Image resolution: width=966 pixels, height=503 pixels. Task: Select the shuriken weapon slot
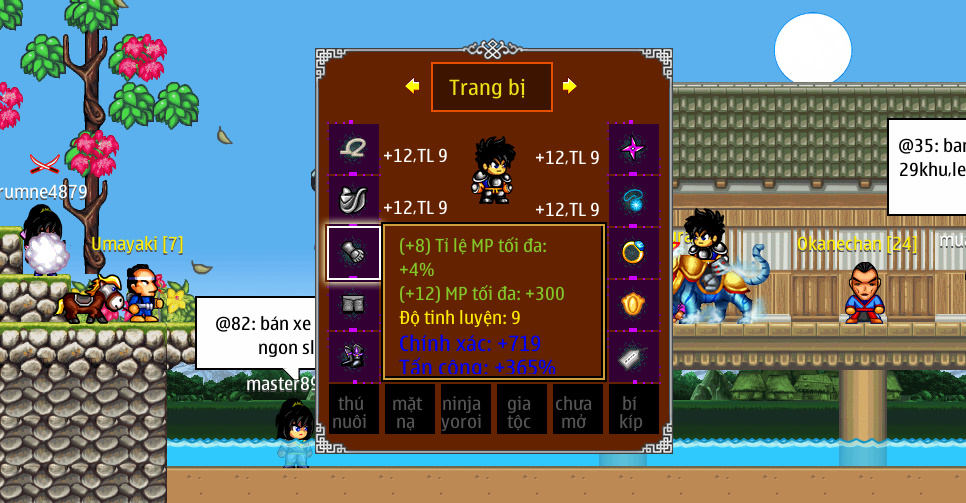tap(634, 149)
